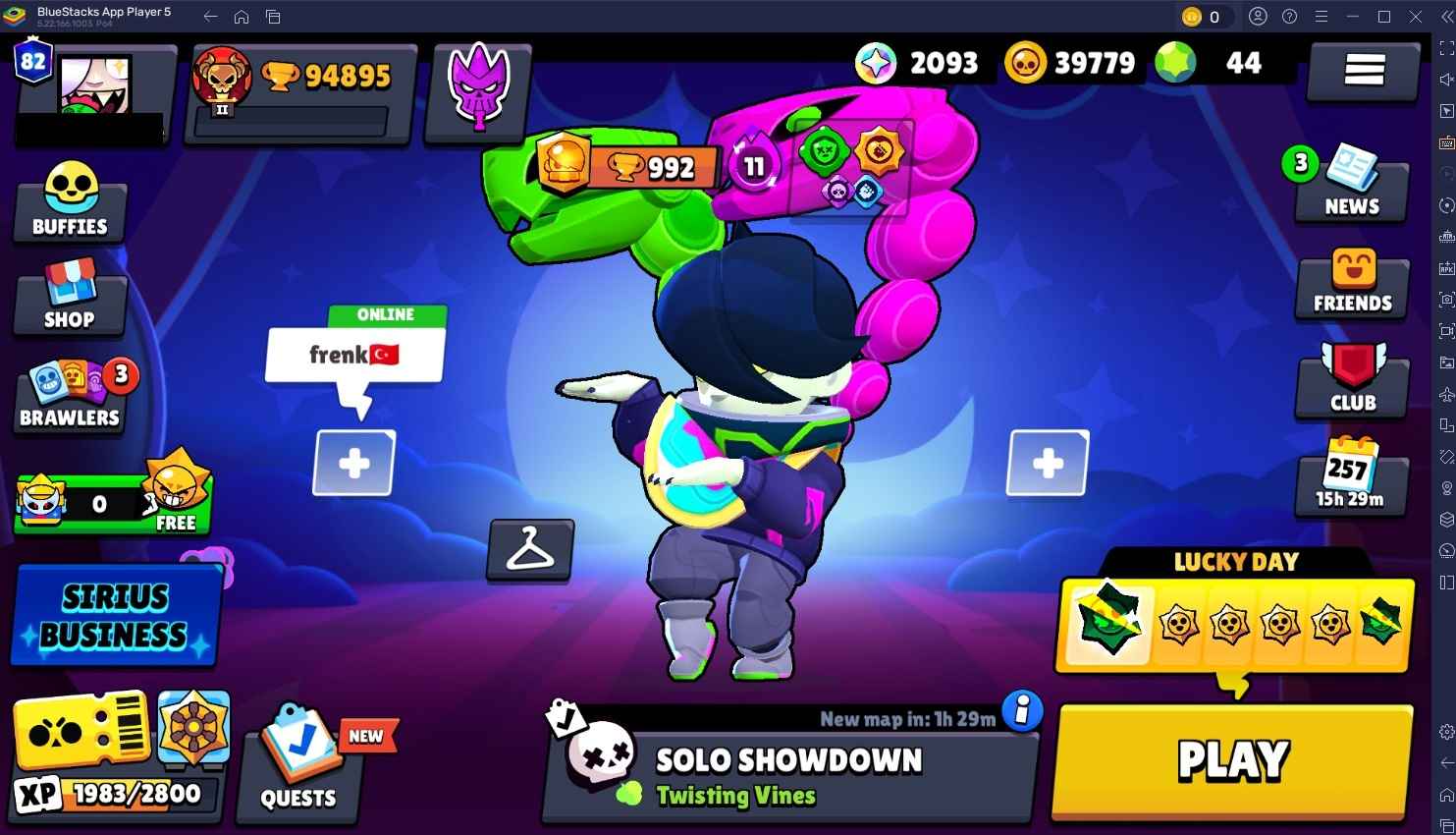Open the wardrobe via the hanger icon
1456x835 pixels.
pos(529,551)
